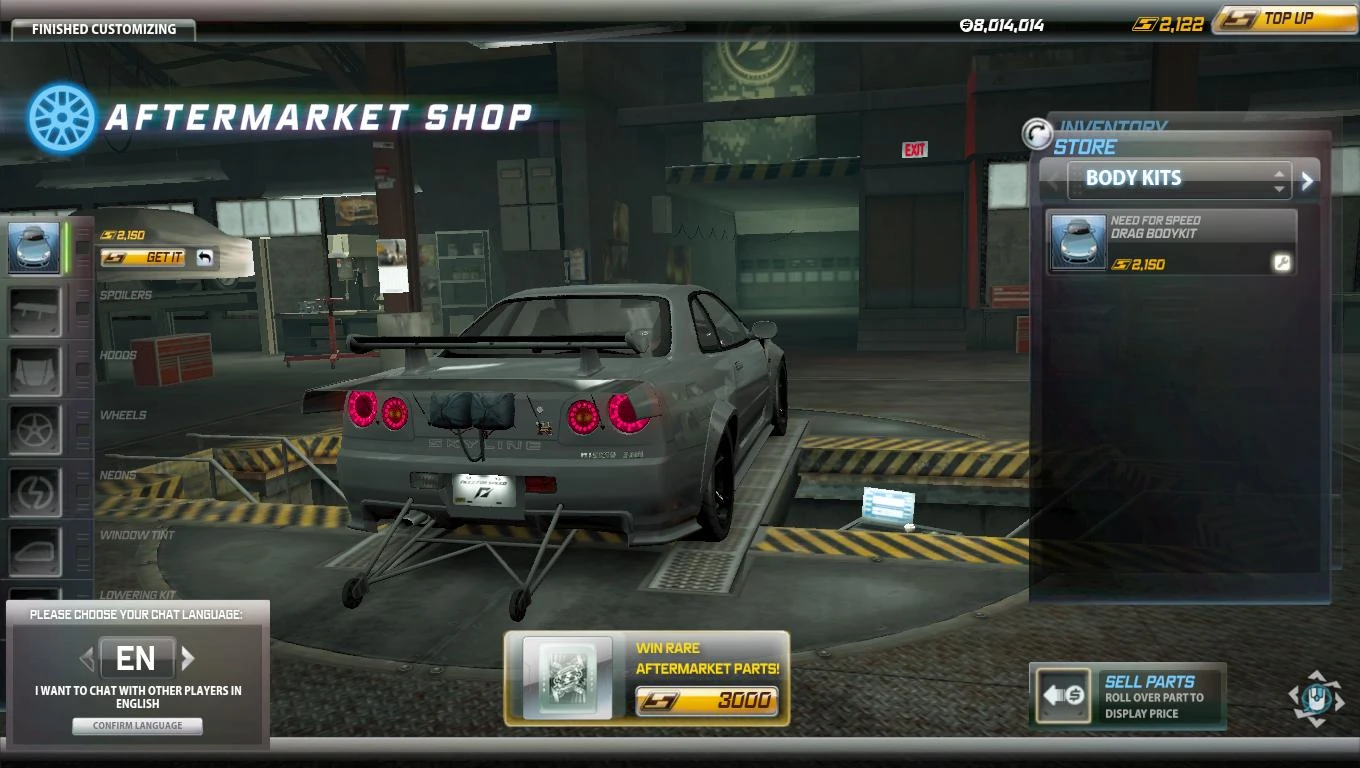Click the Body Kits car icon in sidebar

(35, 248)
